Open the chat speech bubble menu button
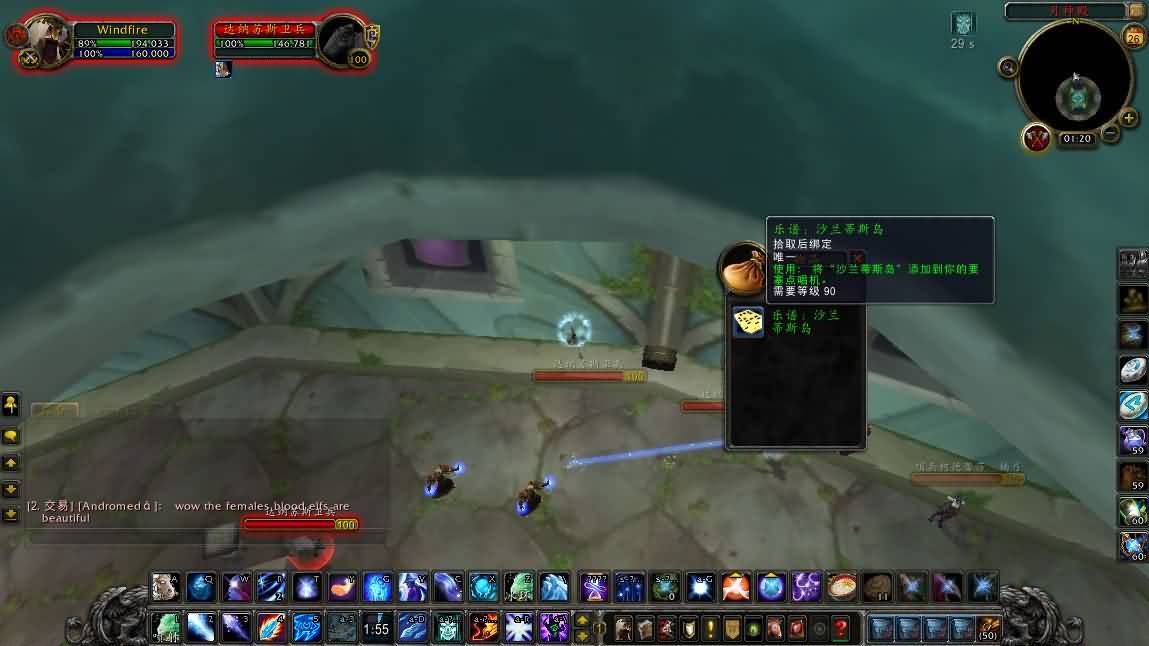1149x646 pixels. [x=11, y=437]
